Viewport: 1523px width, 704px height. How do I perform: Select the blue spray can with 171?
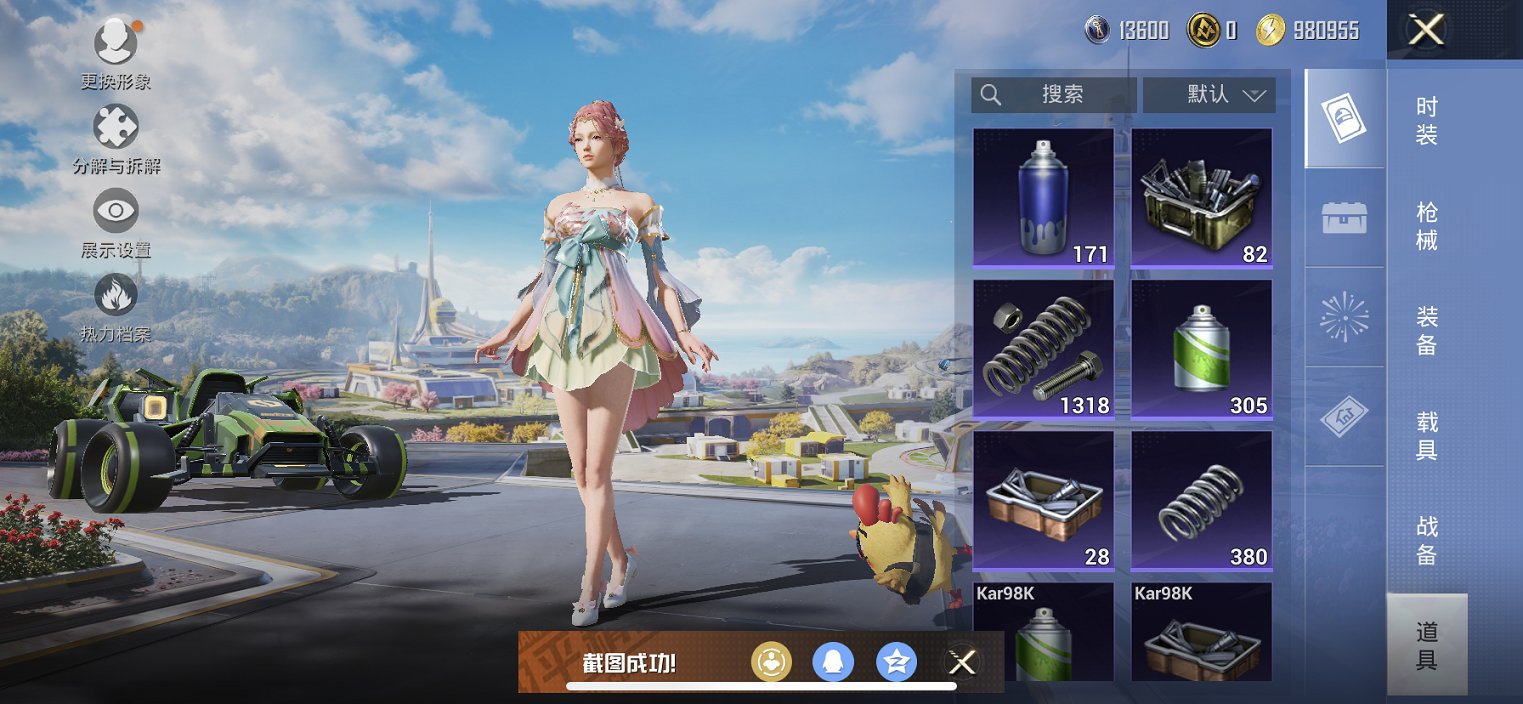click(1043, 198)
